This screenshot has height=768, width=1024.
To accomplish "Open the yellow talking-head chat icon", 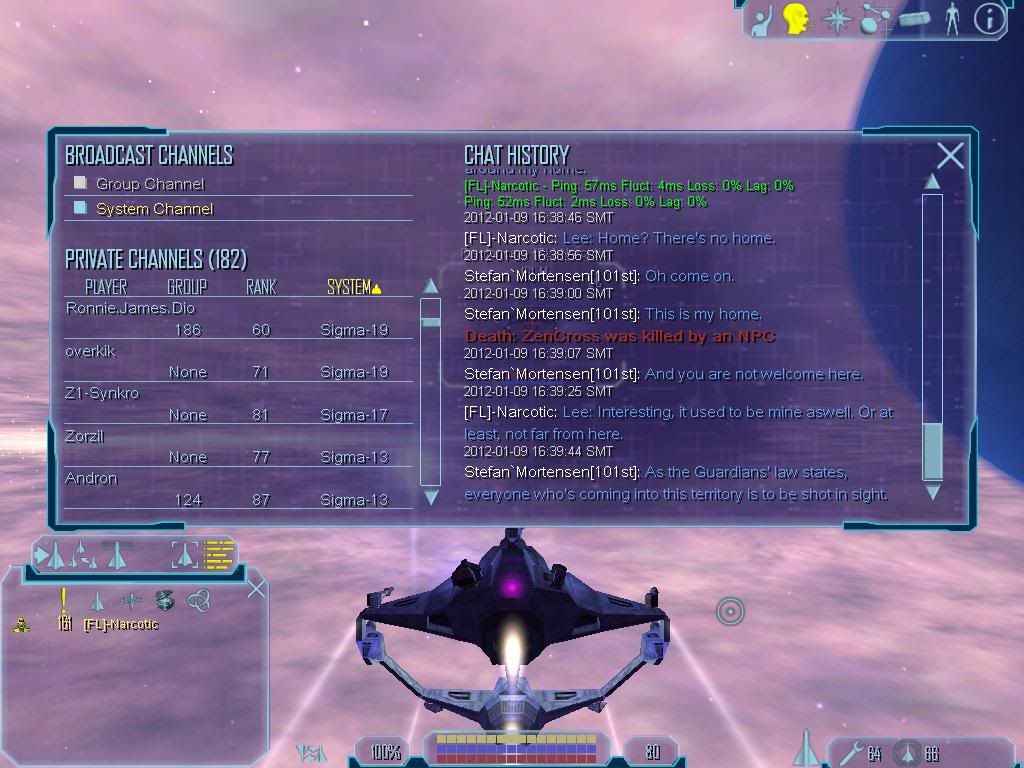I will point(796,18).
